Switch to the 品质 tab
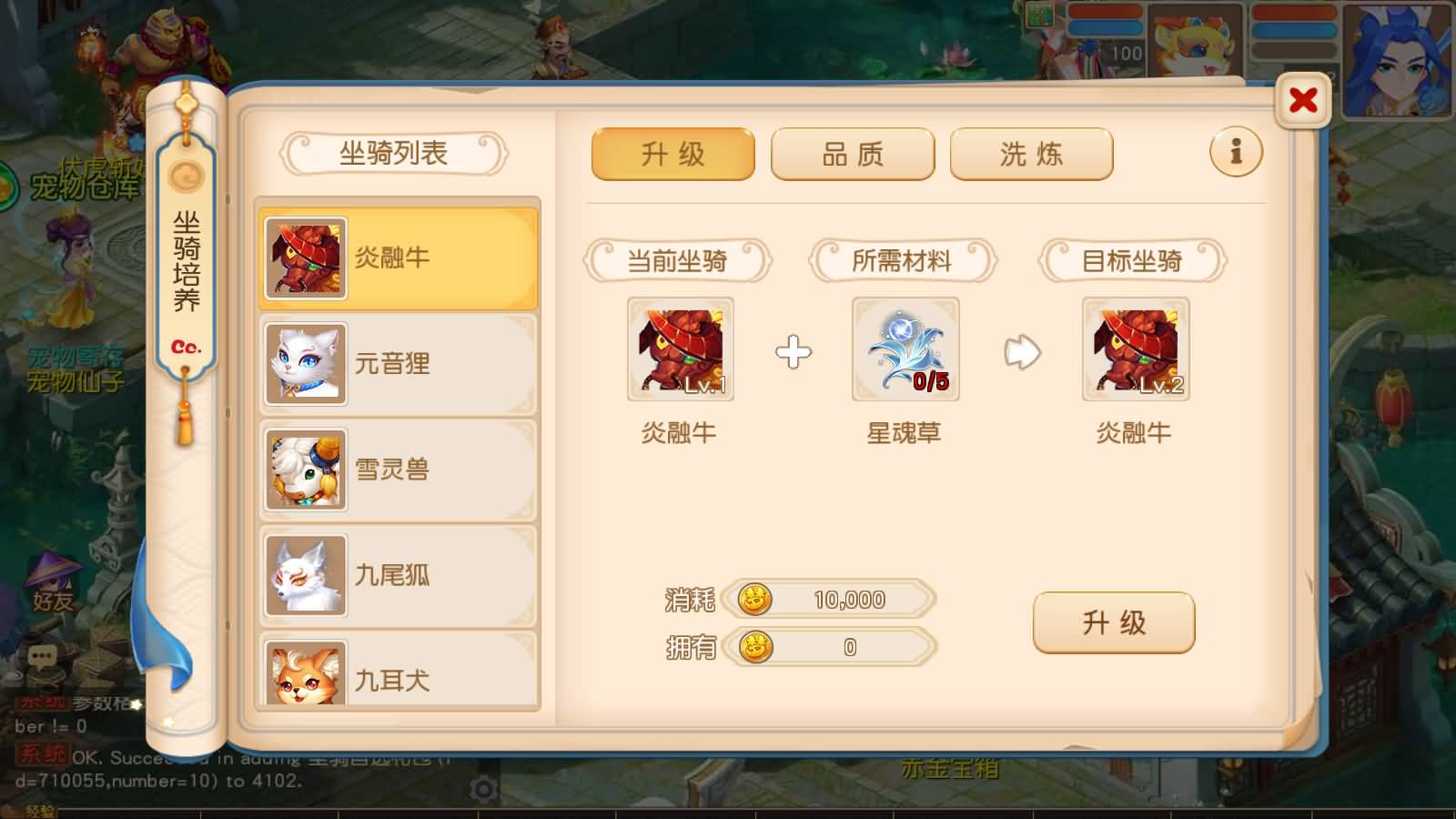 [852, 155]
